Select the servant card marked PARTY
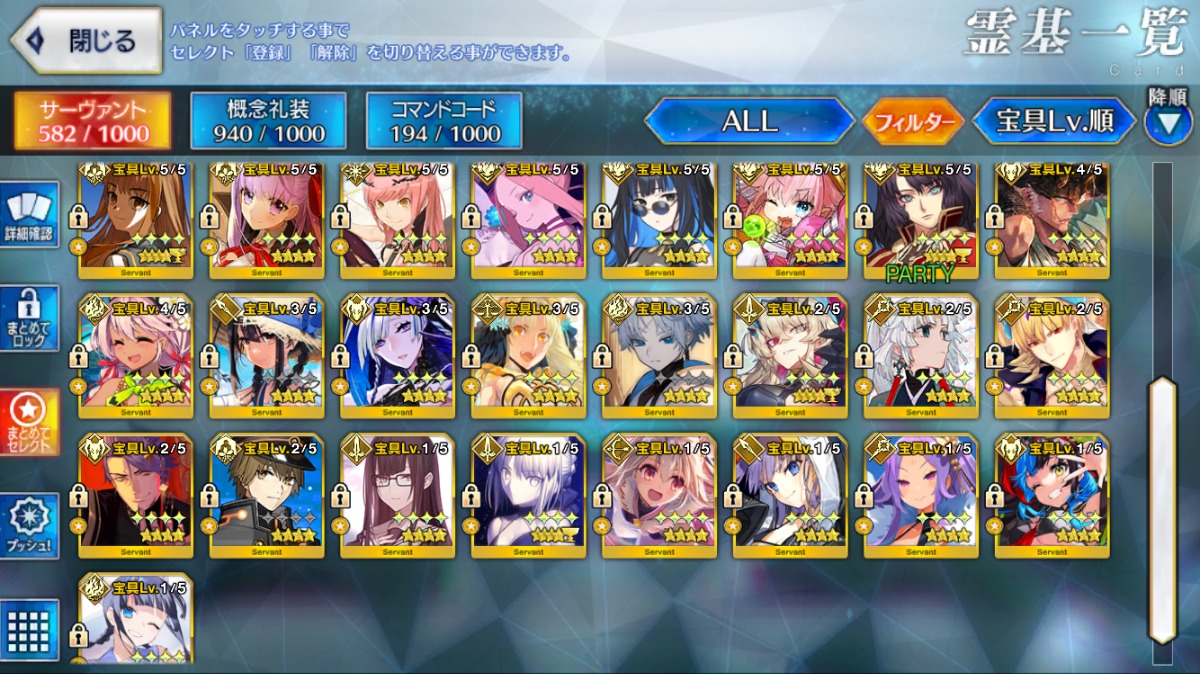1200x674 pixels. (919, 220)
